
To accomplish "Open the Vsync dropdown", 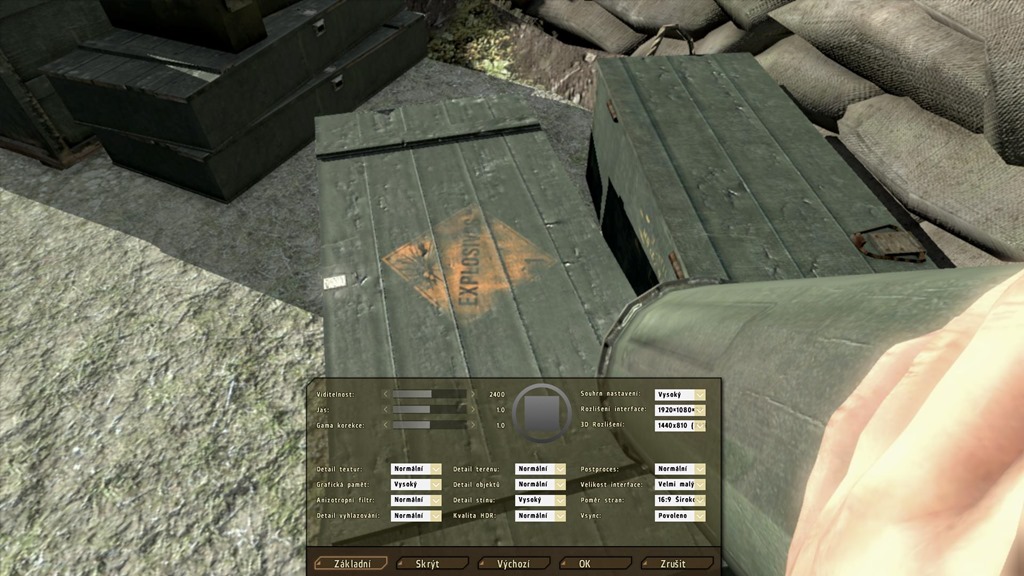I will [680, 516].
